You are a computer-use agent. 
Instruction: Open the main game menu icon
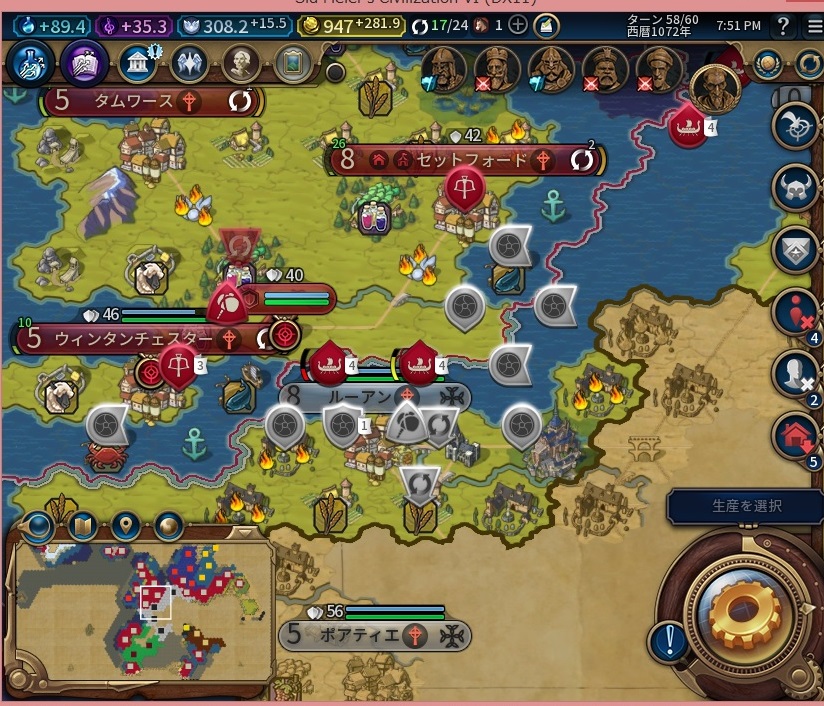click(808, 25)
